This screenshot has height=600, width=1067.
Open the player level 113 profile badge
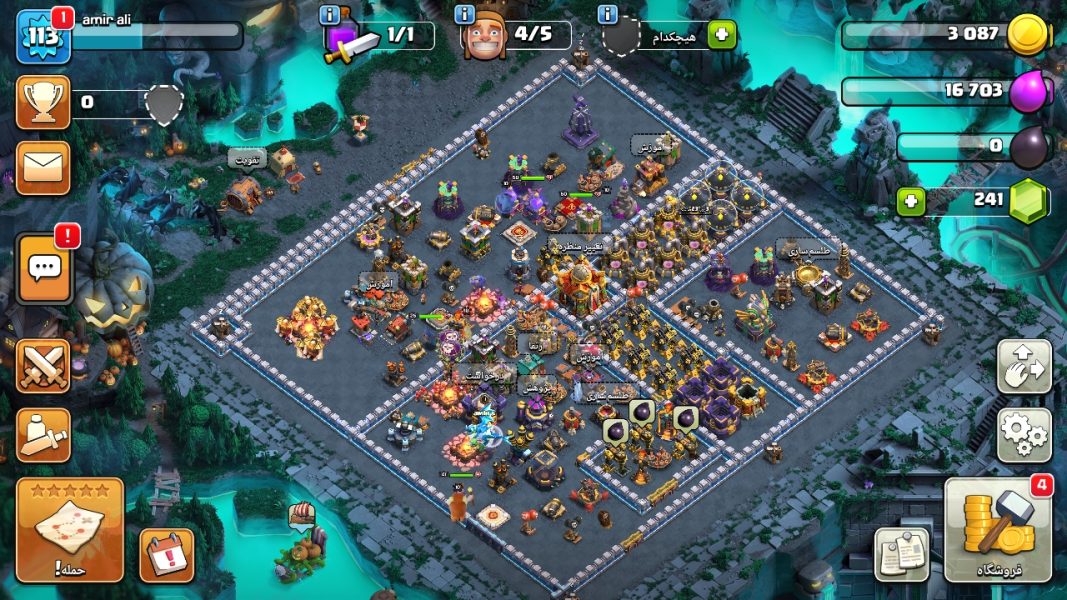click(43, 37)
